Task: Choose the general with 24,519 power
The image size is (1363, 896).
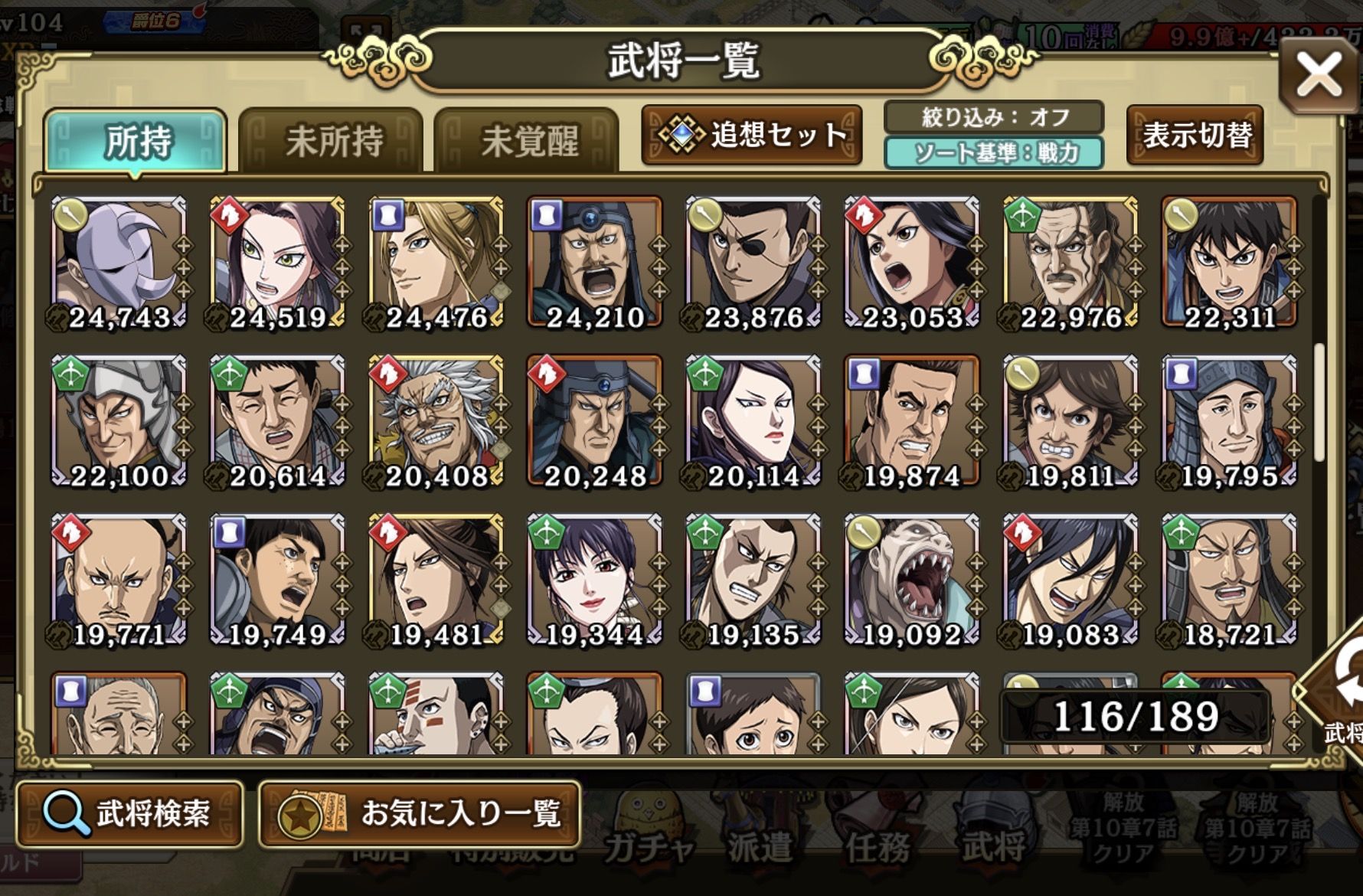Action: pos(277,262)
